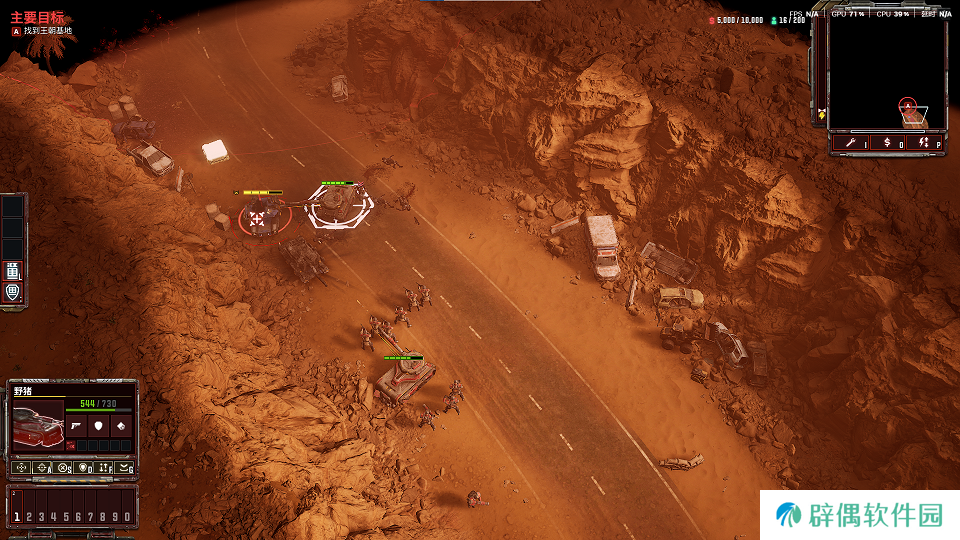The height and width of the screenshot is (540, 960).
Task: Activate the stop command marked S
Action: [63, 467]
